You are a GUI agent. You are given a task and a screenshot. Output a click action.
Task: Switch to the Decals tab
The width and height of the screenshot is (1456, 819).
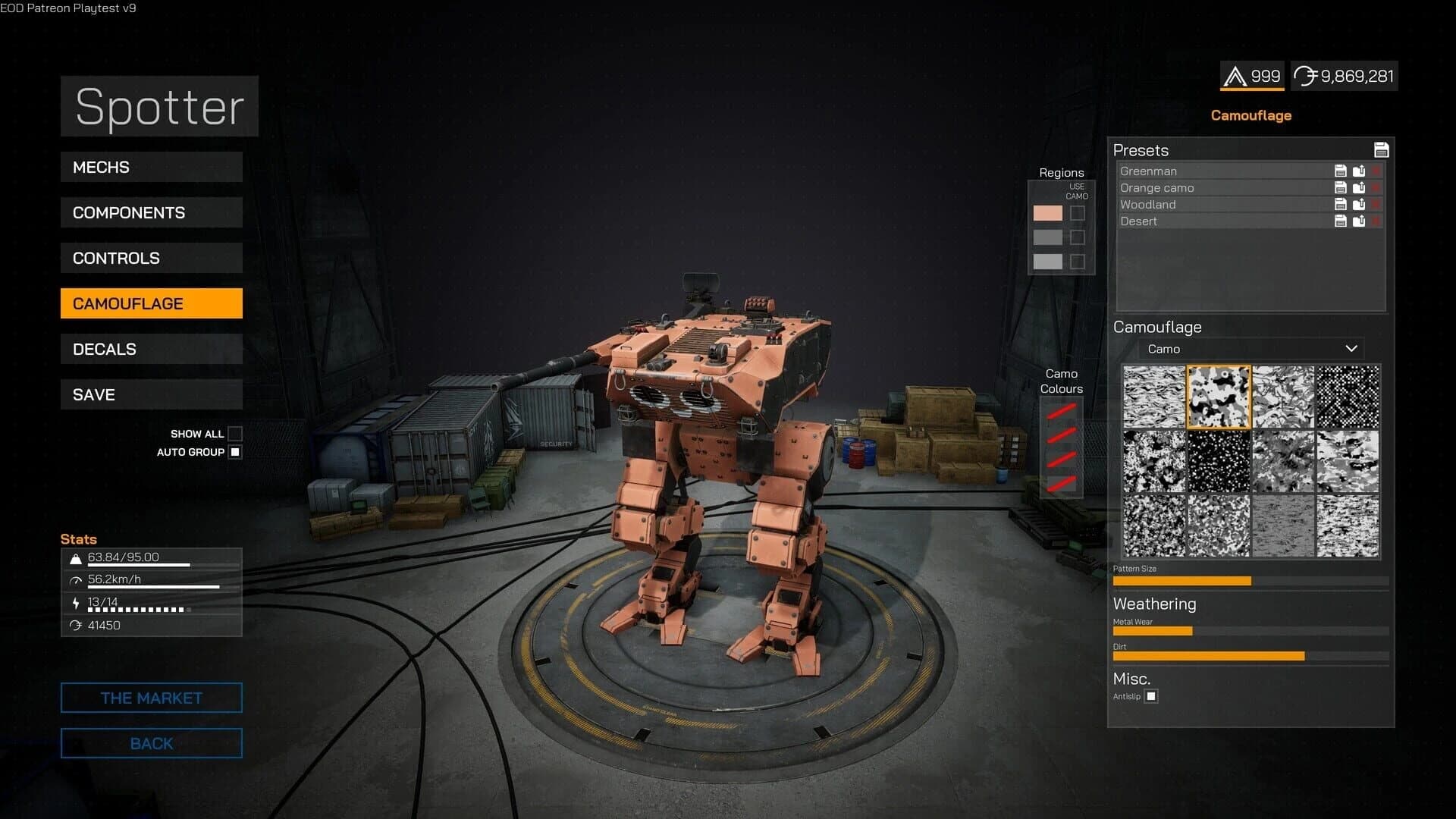(151, 349)
